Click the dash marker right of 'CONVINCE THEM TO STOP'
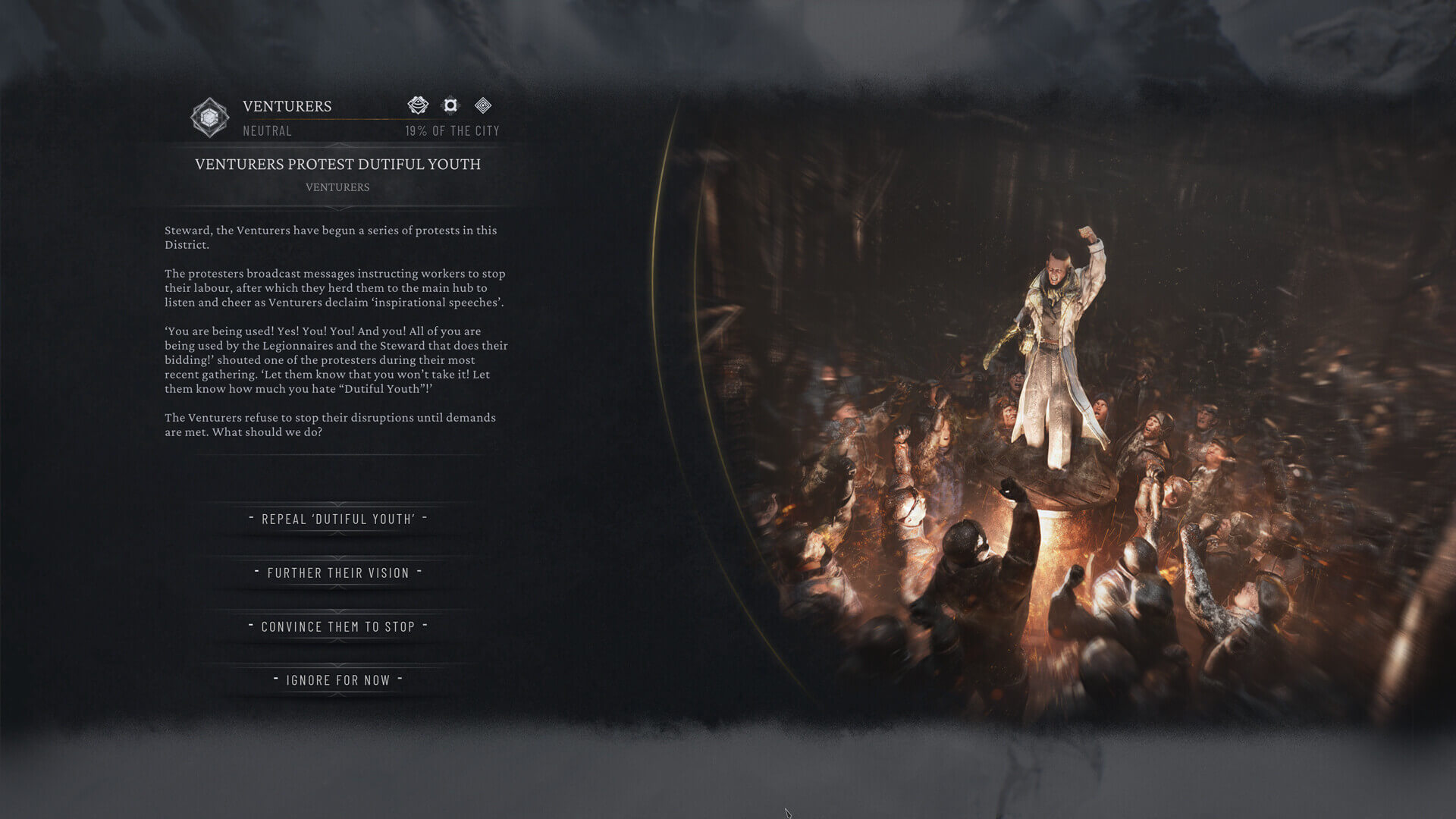 pos(425,626)
